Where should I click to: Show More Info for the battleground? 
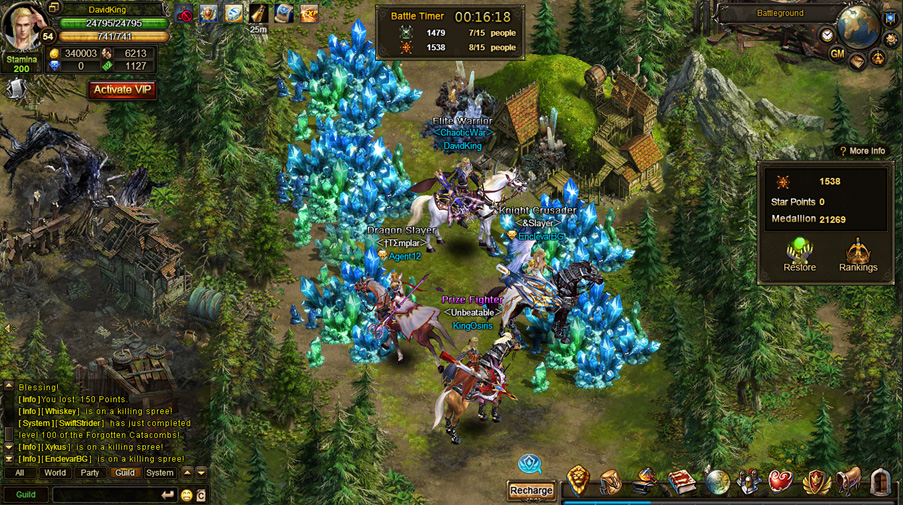[862, 151]
